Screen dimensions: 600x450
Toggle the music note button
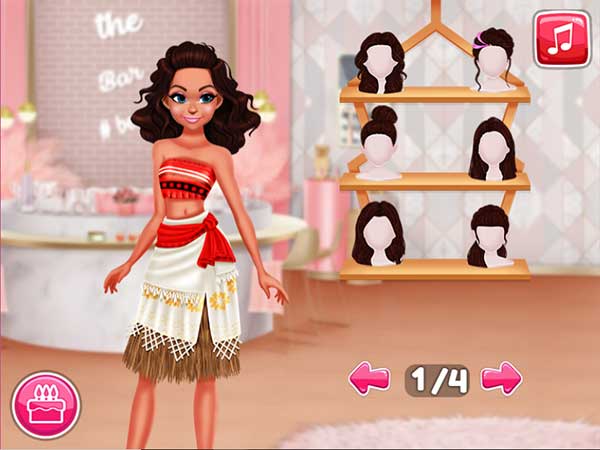click(562, 38)
